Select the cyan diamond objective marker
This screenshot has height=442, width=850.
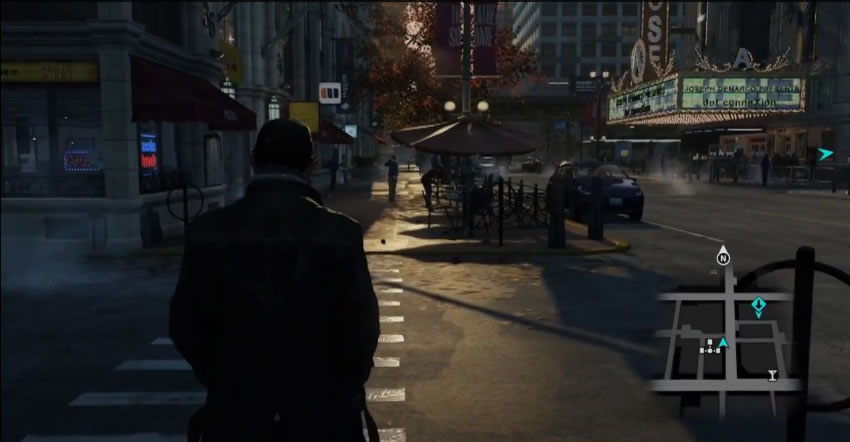click(x=758, y=305)
